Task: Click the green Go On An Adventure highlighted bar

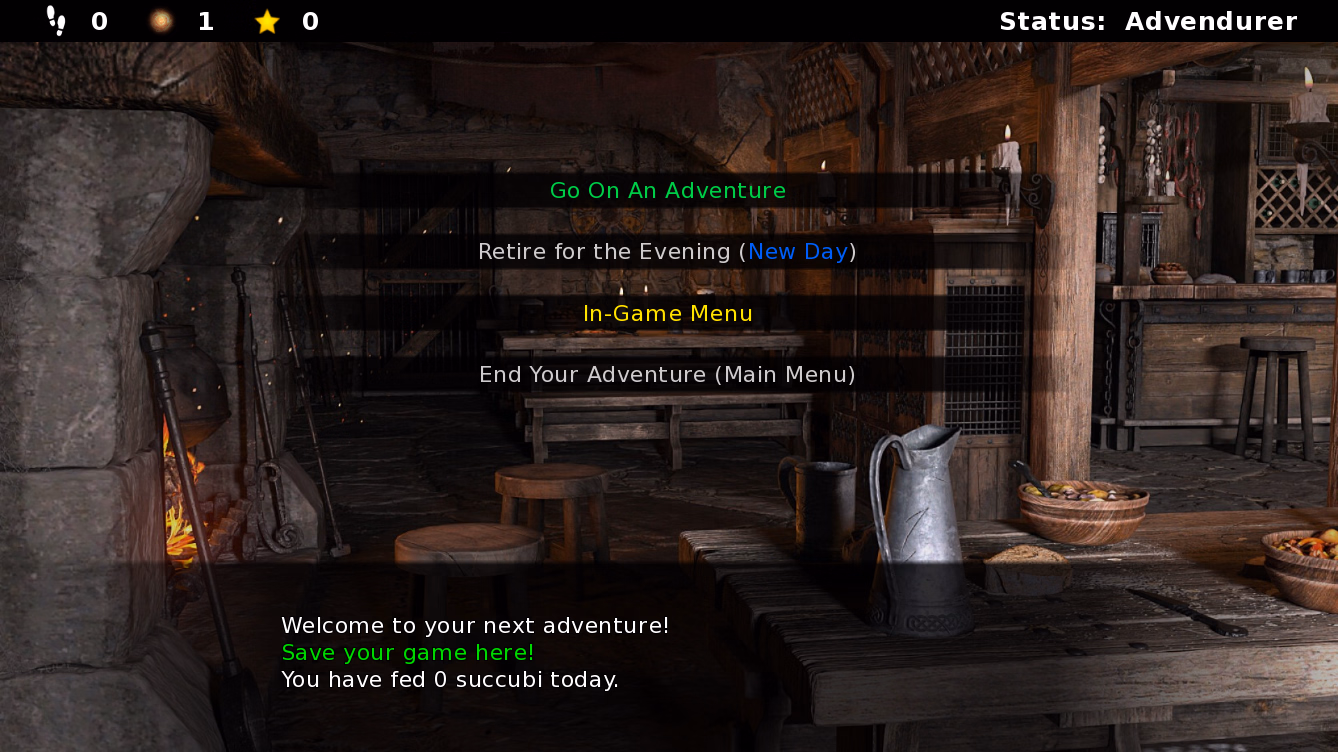Action: pyautogui.click(x=667, y=190)
